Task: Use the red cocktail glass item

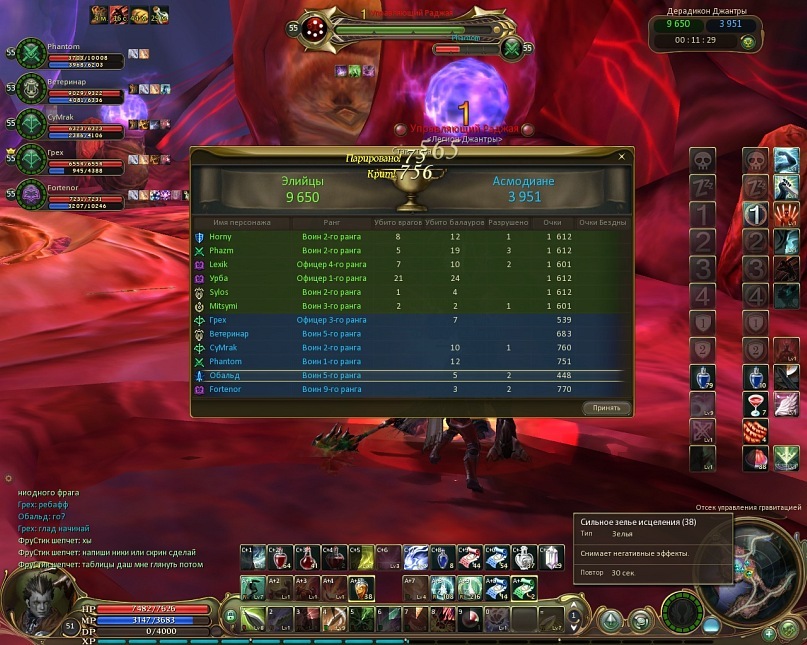Action: pos(756,404)
